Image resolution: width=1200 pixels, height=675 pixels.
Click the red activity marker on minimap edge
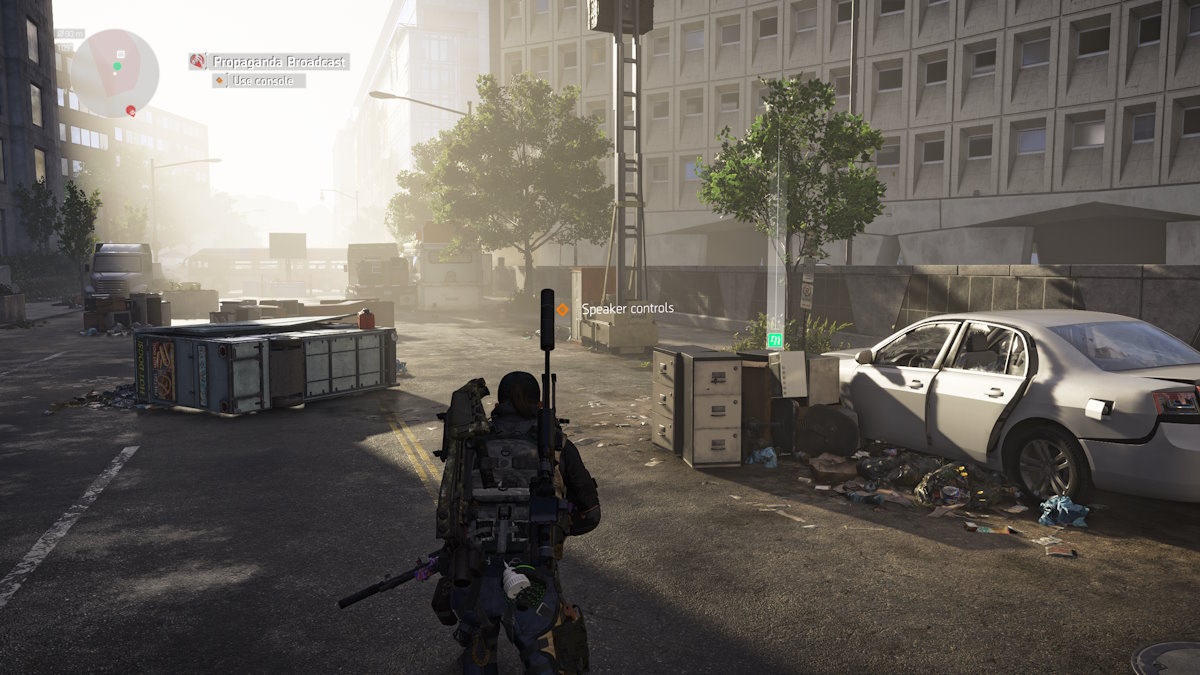pyautogui.click(x=130, y=110)
